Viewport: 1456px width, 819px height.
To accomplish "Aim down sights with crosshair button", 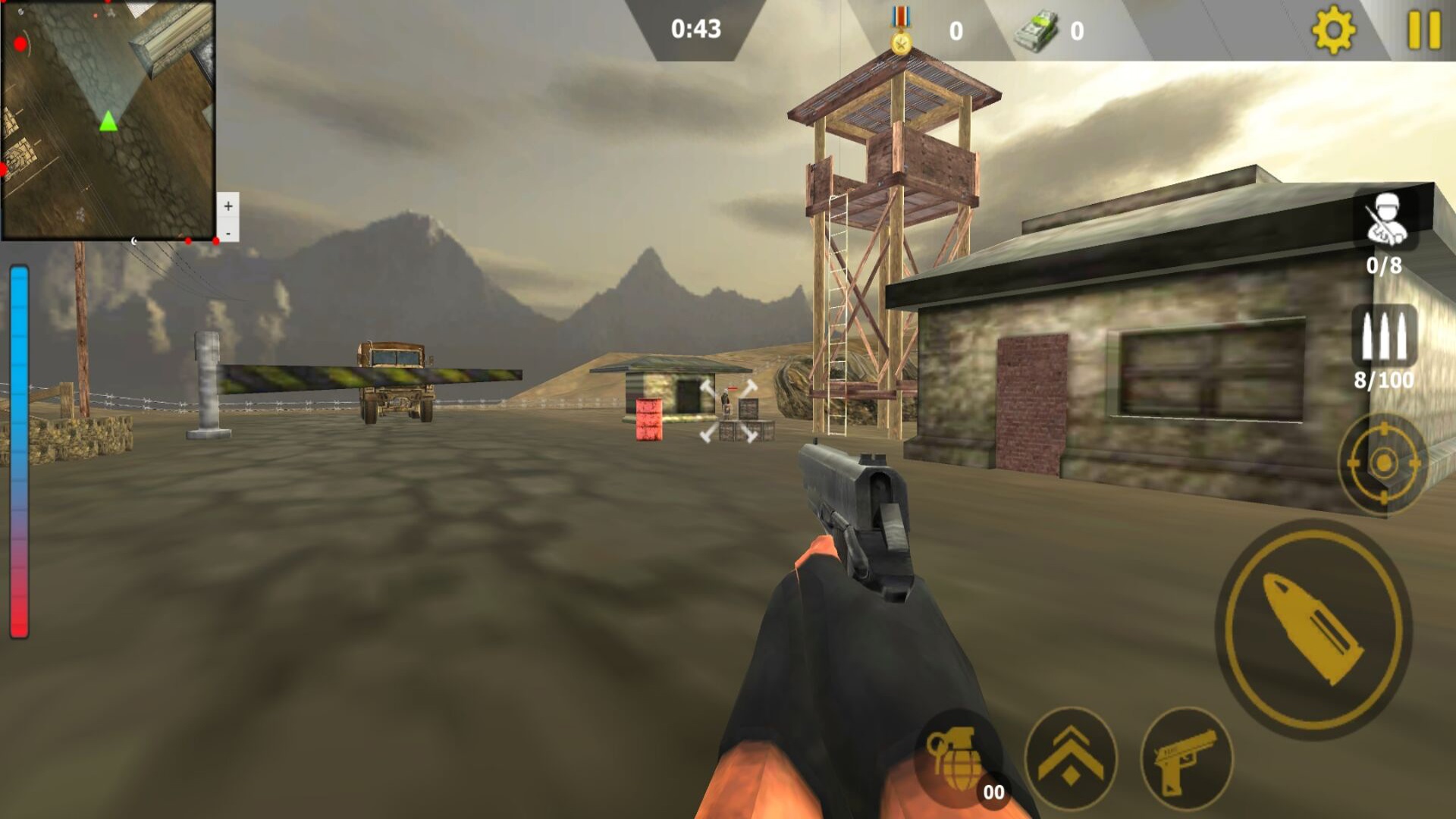I will (1382, 463).
